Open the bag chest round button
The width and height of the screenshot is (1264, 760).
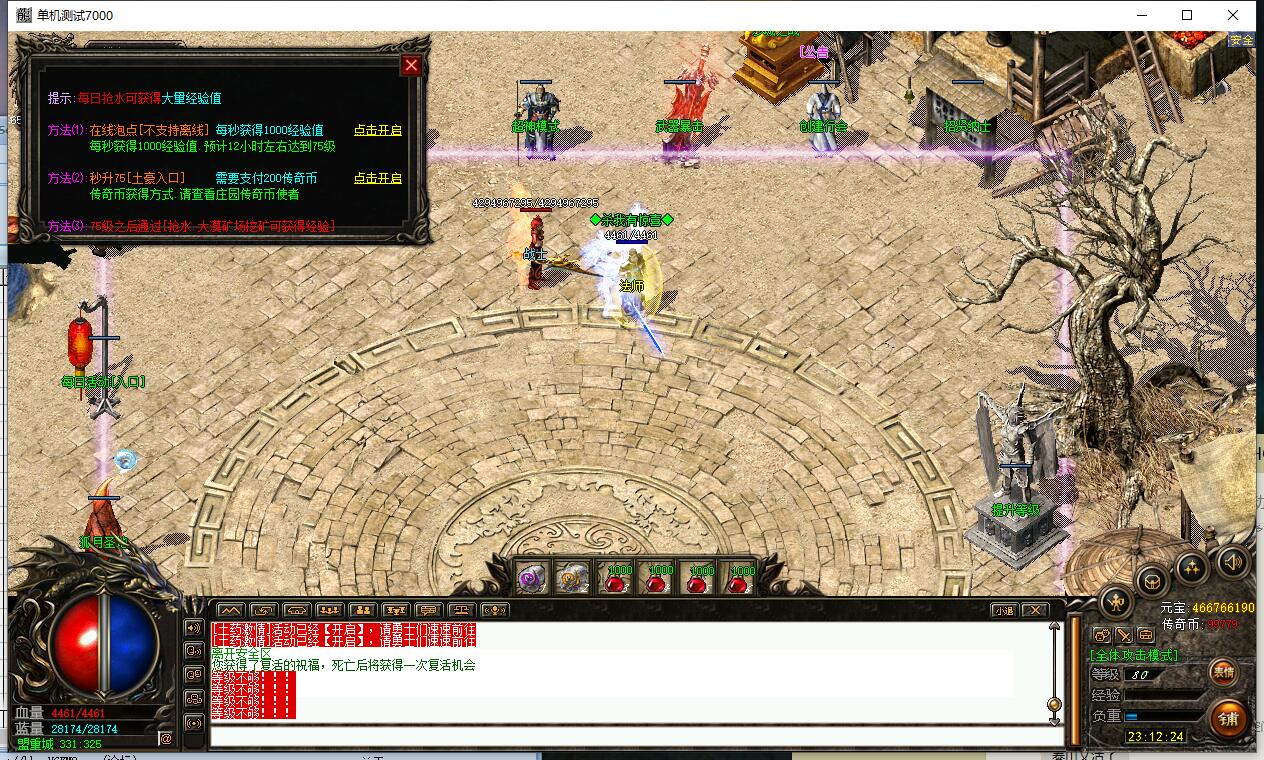(x=1153, y=581)
